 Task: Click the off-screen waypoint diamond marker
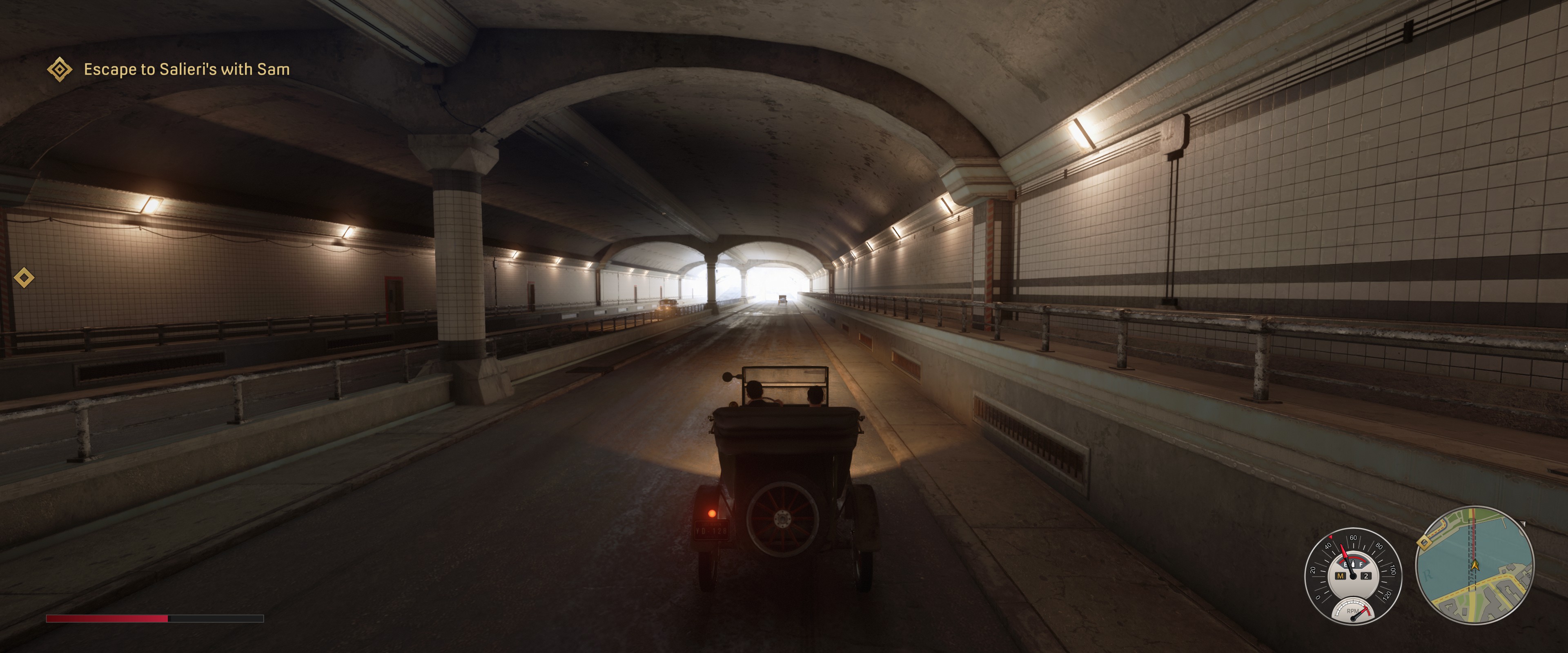pos(24,278)
